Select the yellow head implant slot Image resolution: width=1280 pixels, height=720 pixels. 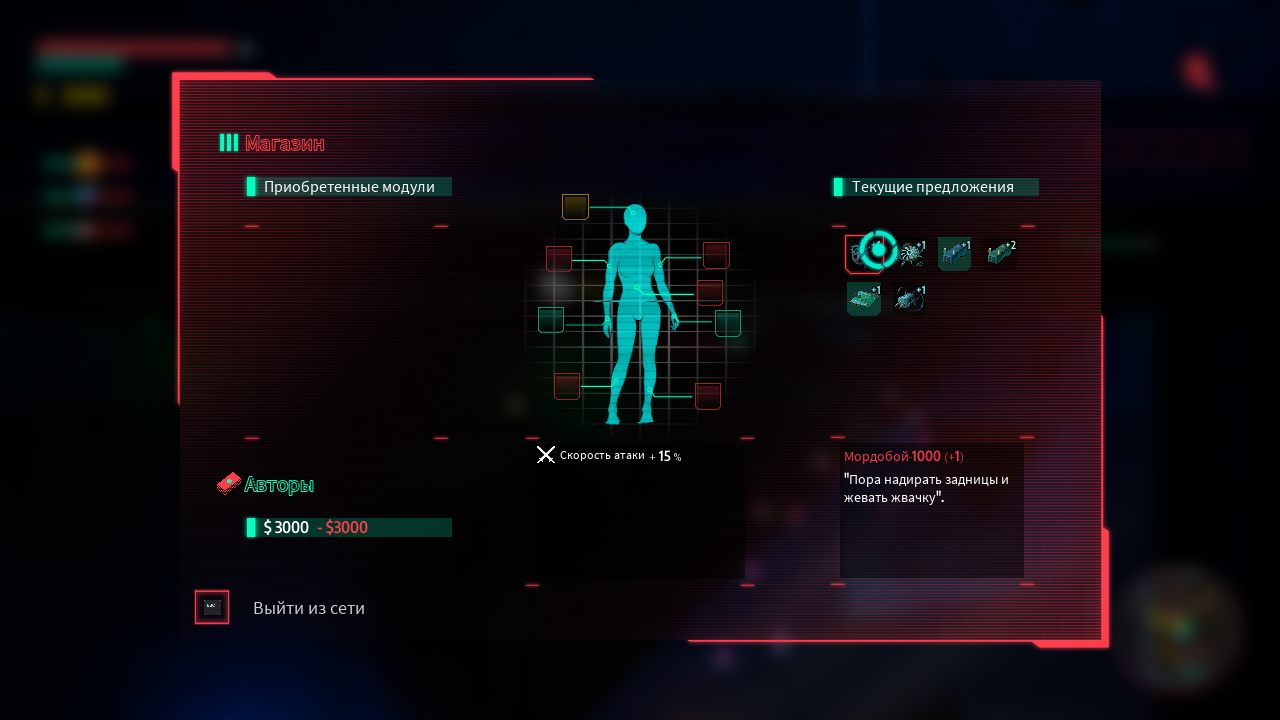click(x=575, y=207)
